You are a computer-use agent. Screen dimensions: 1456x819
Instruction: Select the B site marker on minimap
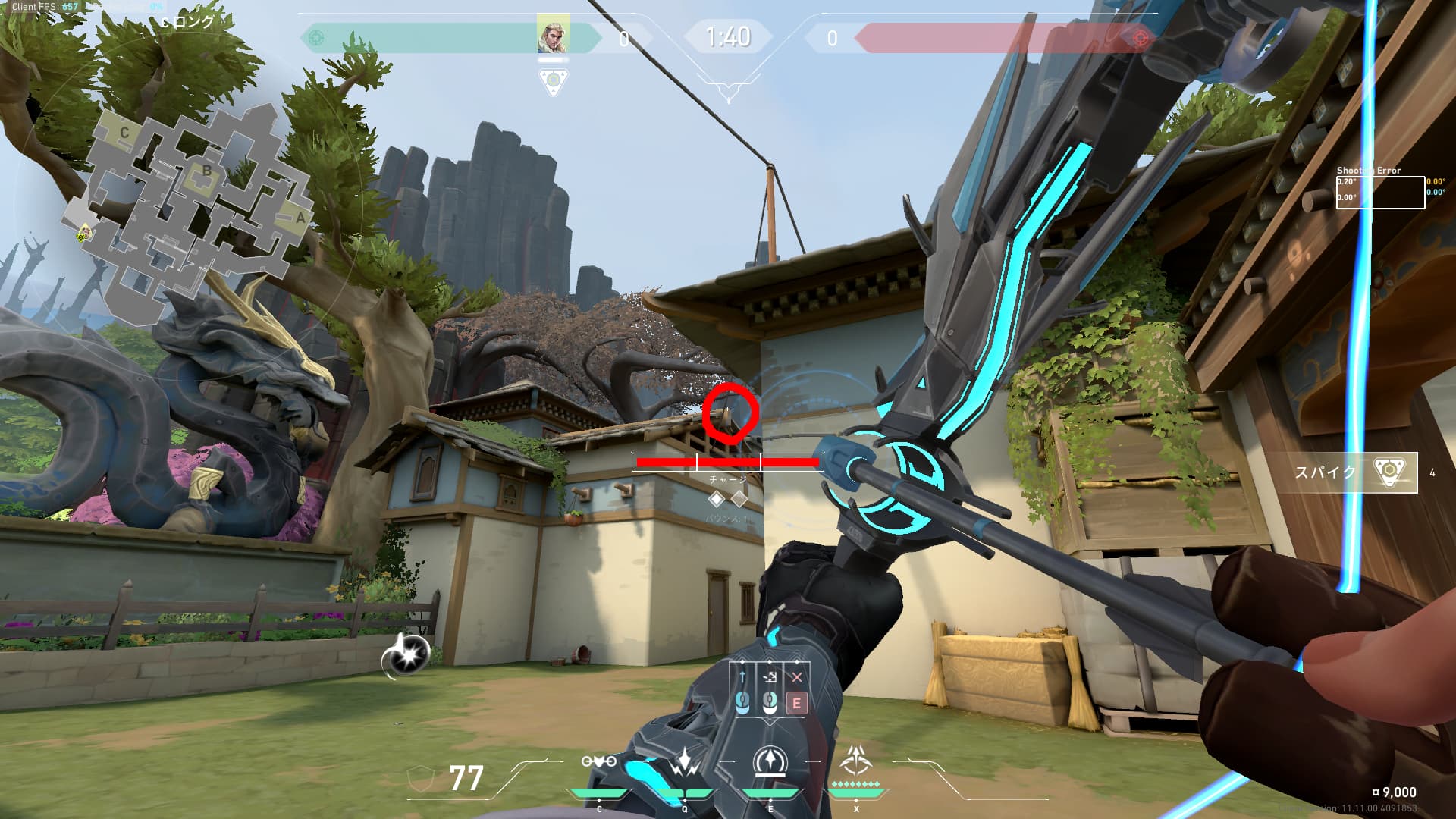pyautogui.click(x=207, y=171)
